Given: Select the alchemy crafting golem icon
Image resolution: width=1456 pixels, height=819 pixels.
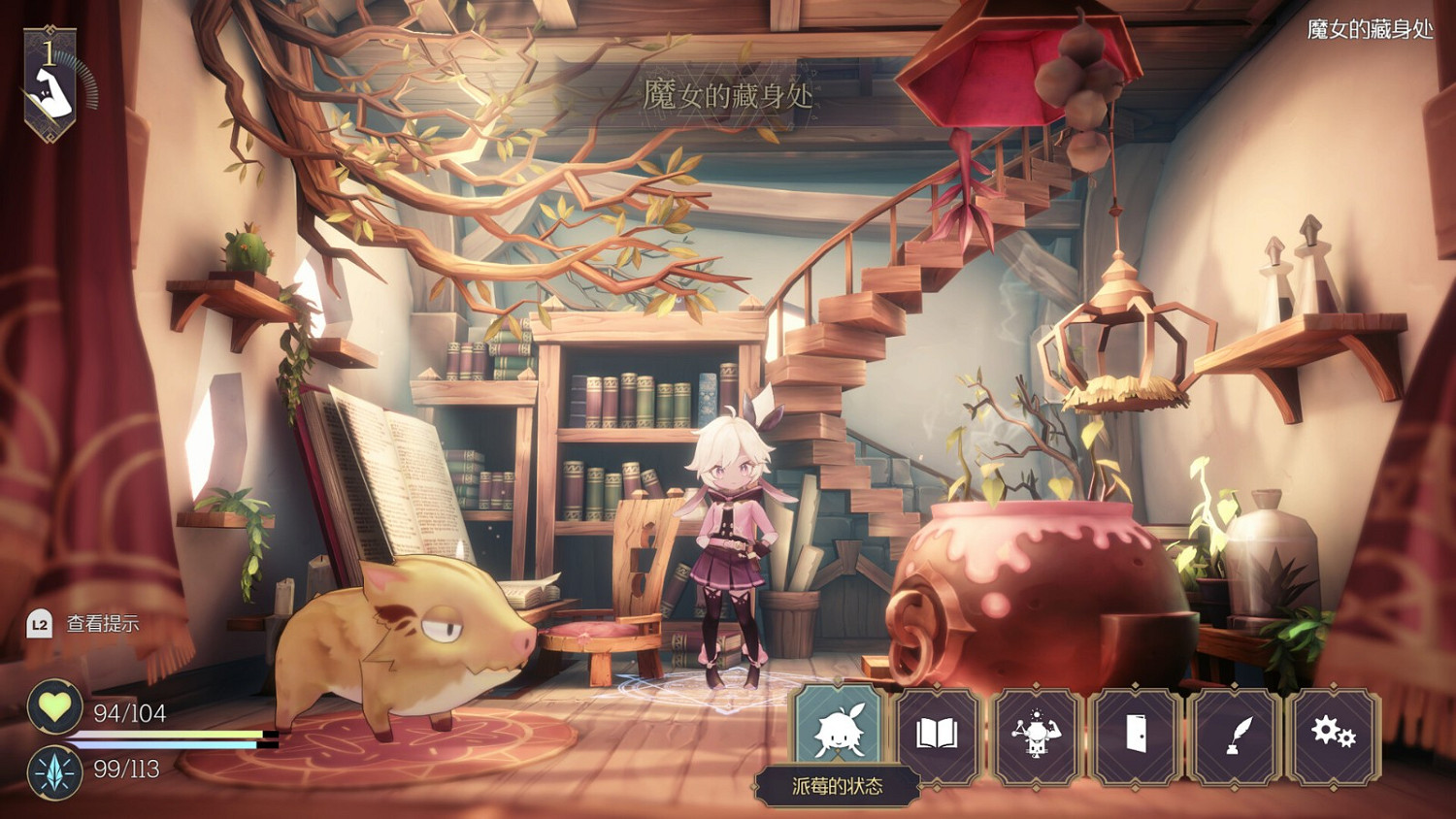Looking at the screenshot, I should (1039, 735).
